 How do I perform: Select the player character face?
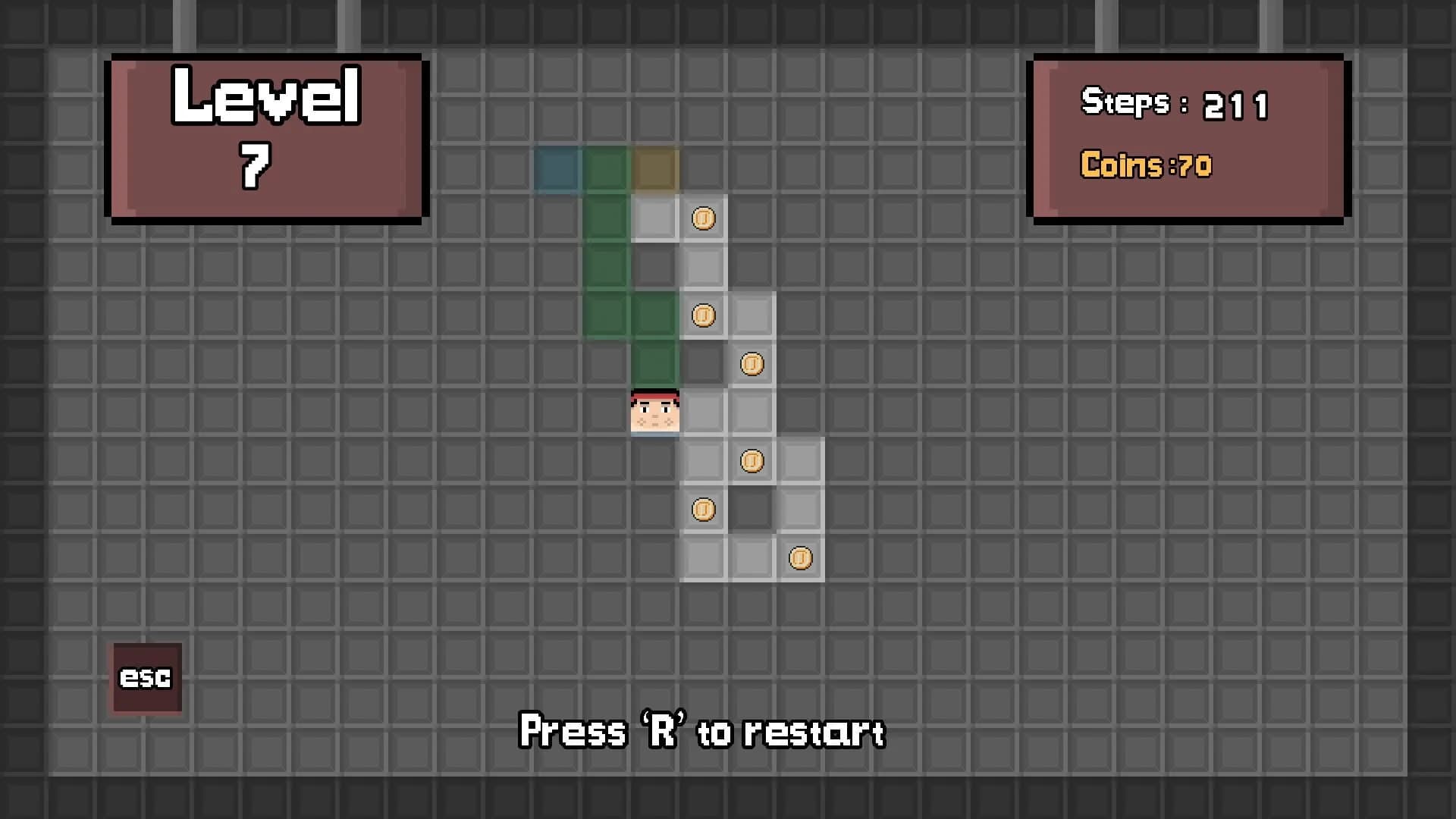coord(654,412)
